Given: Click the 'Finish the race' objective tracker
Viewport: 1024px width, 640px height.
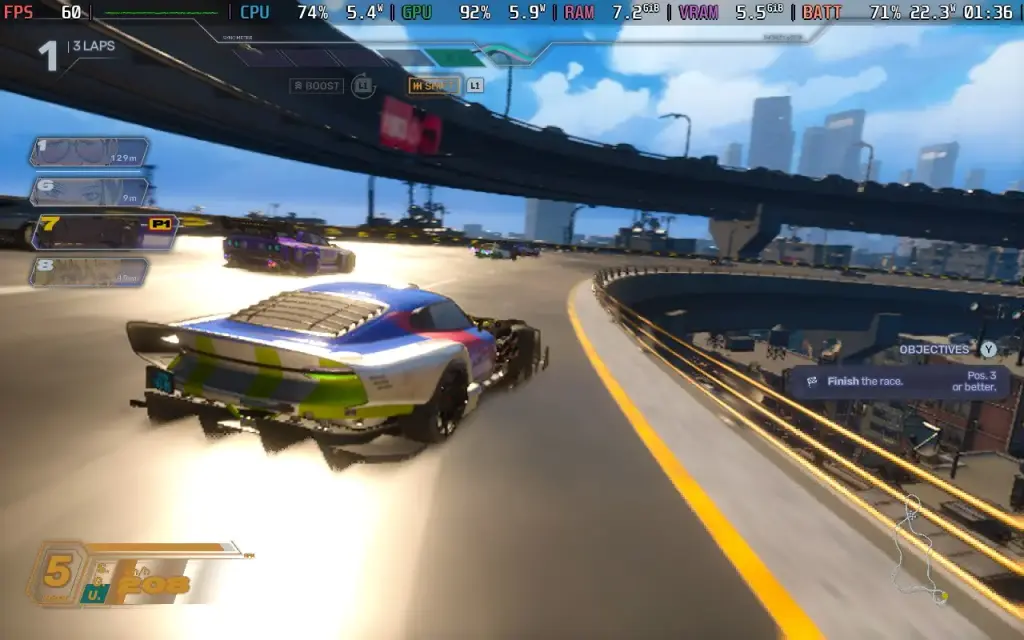Looking at the screenshot, I should (897, 382).
